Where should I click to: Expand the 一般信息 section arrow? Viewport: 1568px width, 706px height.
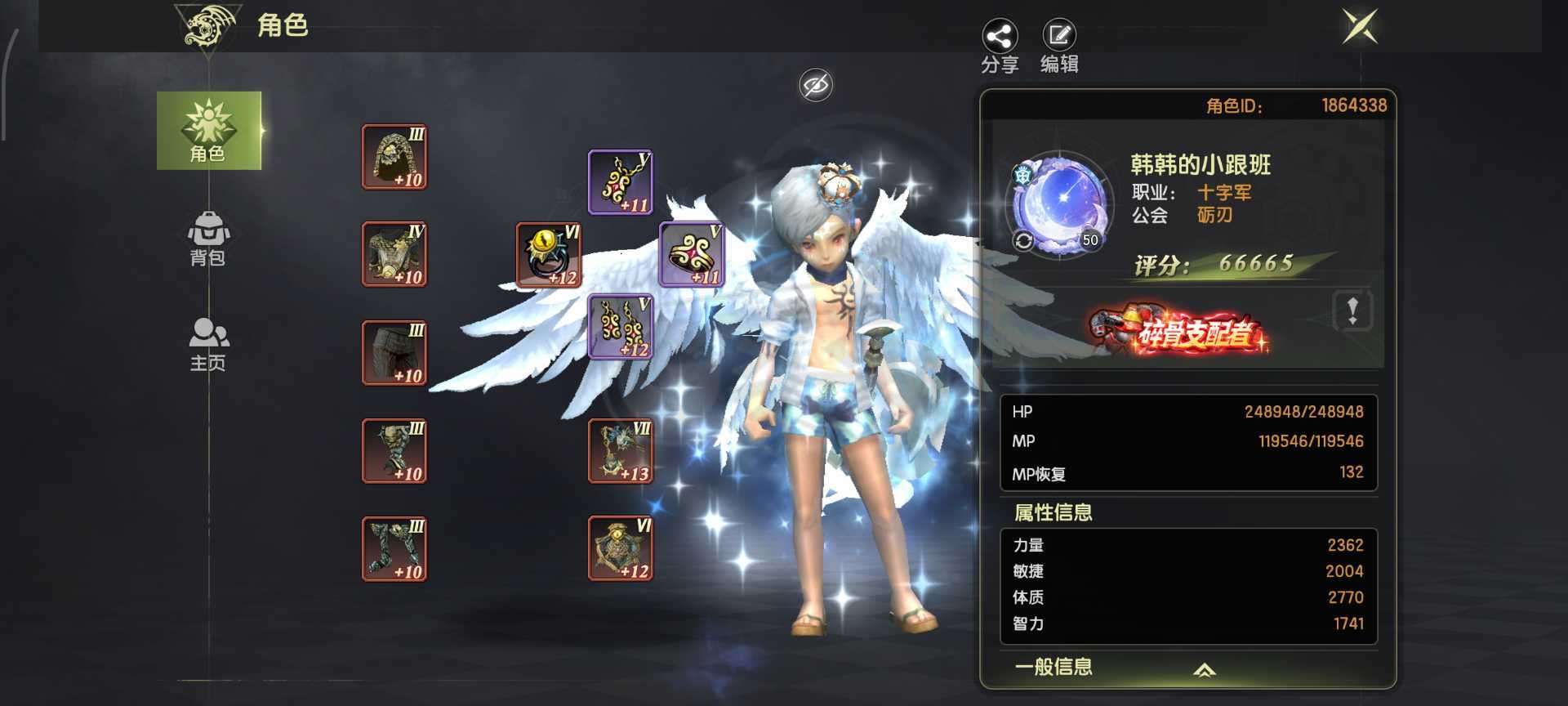pos(1204,670)
